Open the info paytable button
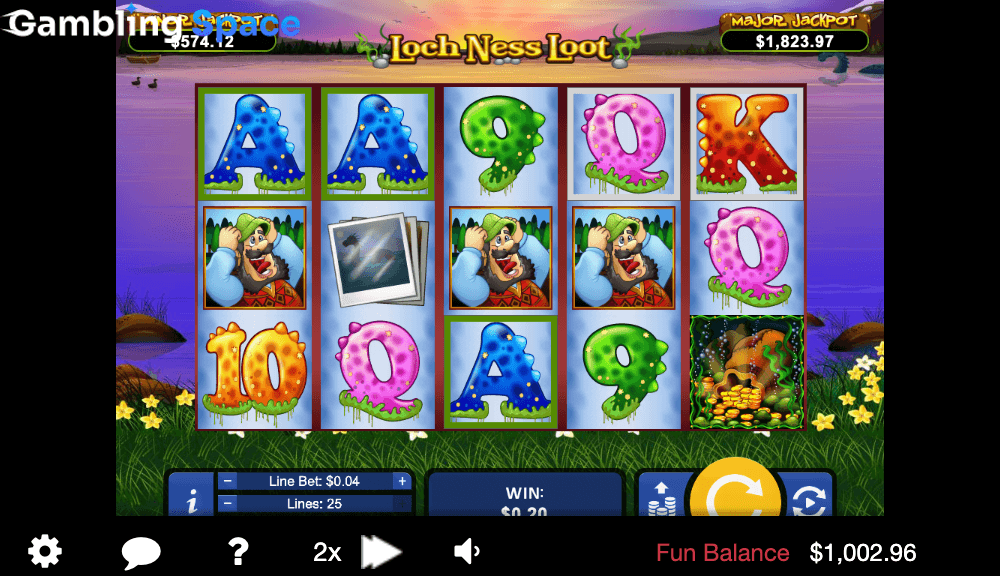The width and height of the screenshot is (1000, 576). 191,496
